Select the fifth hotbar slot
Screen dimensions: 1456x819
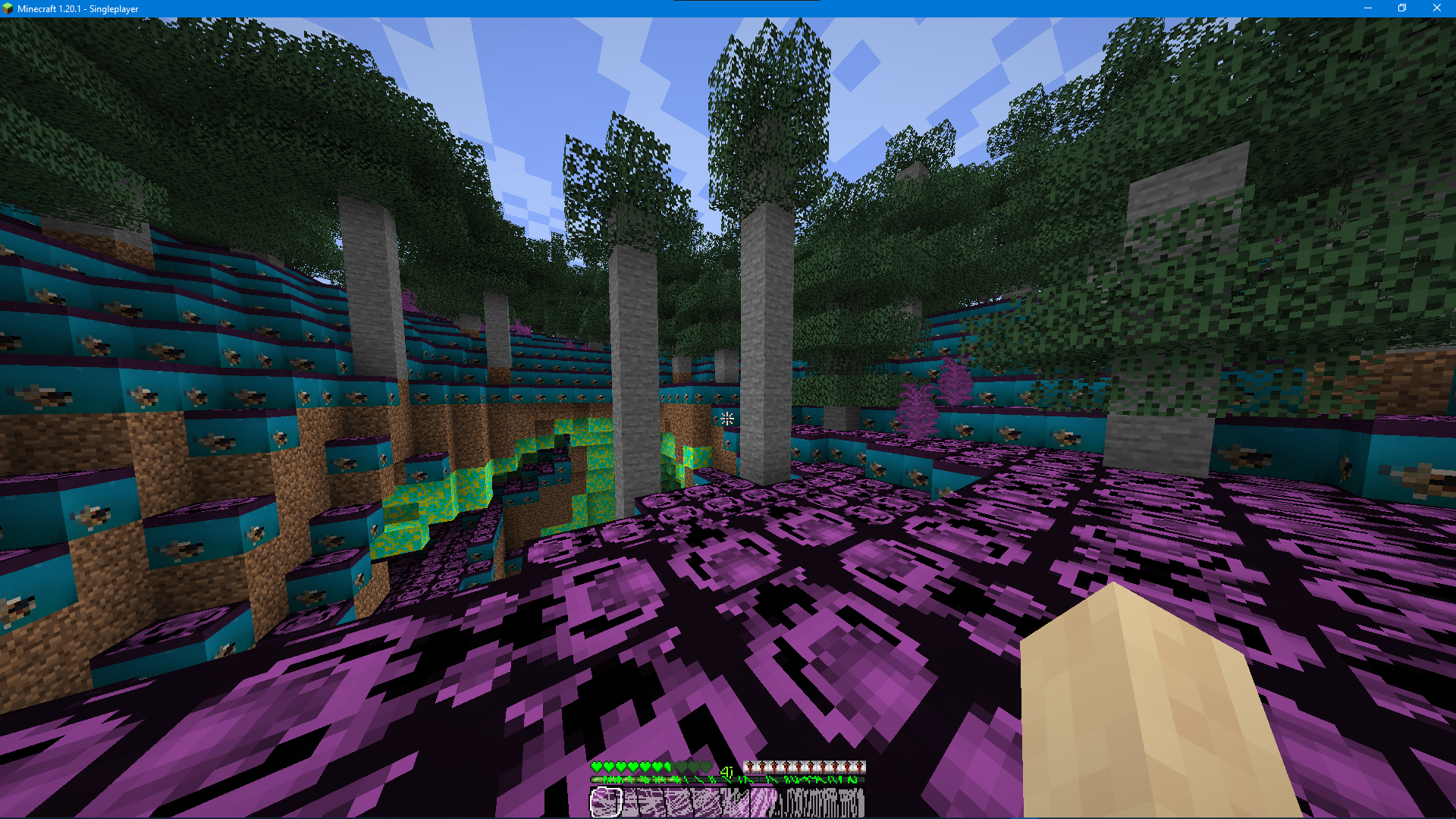726,802
